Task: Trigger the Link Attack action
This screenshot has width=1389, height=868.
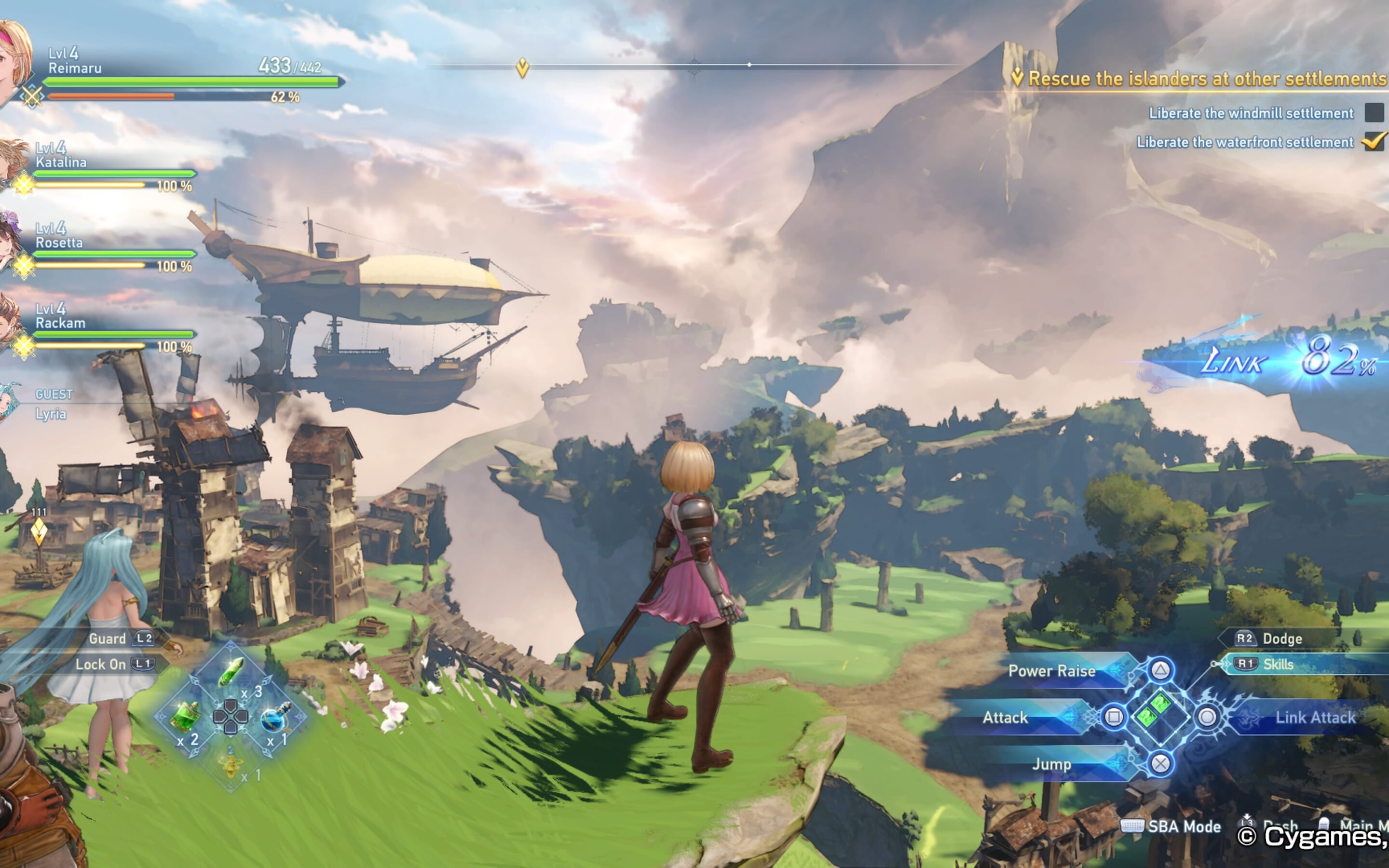Action: coord(1315,717)
